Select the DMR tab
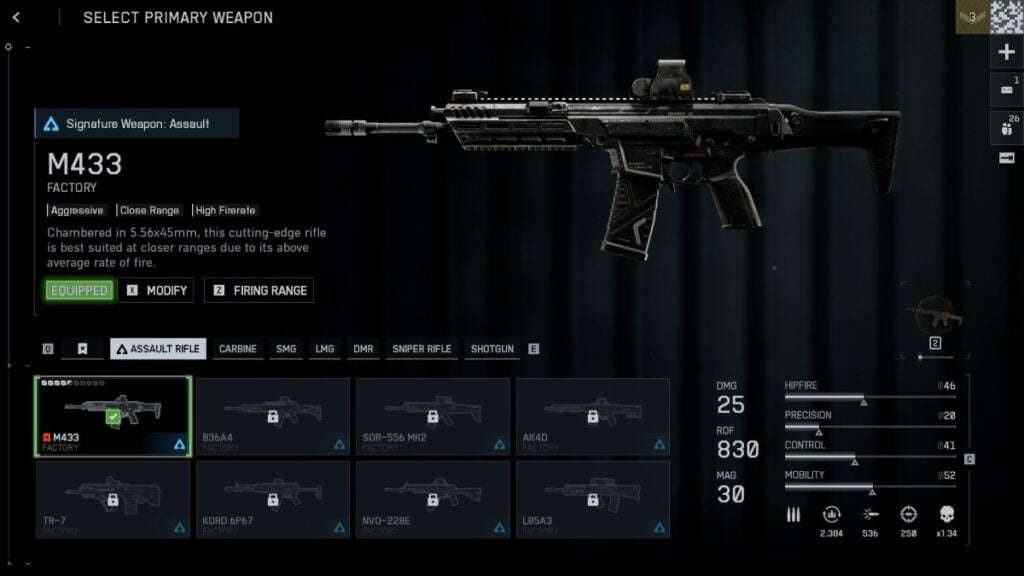This screenshot has height=576, width=1024. click(x=363, y=349)
